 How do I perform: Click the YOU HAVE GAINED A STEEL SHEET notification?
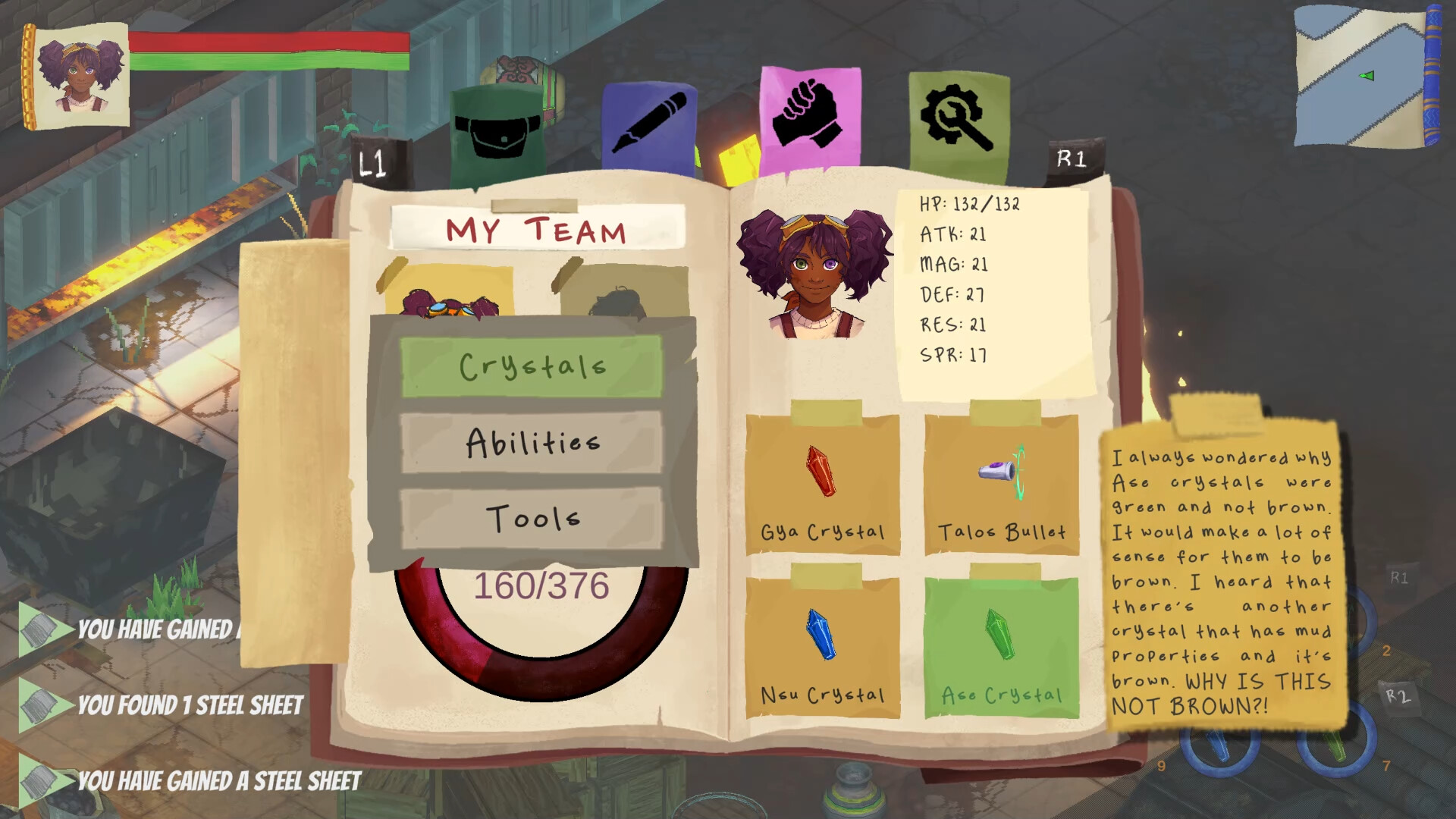(216, 777)
